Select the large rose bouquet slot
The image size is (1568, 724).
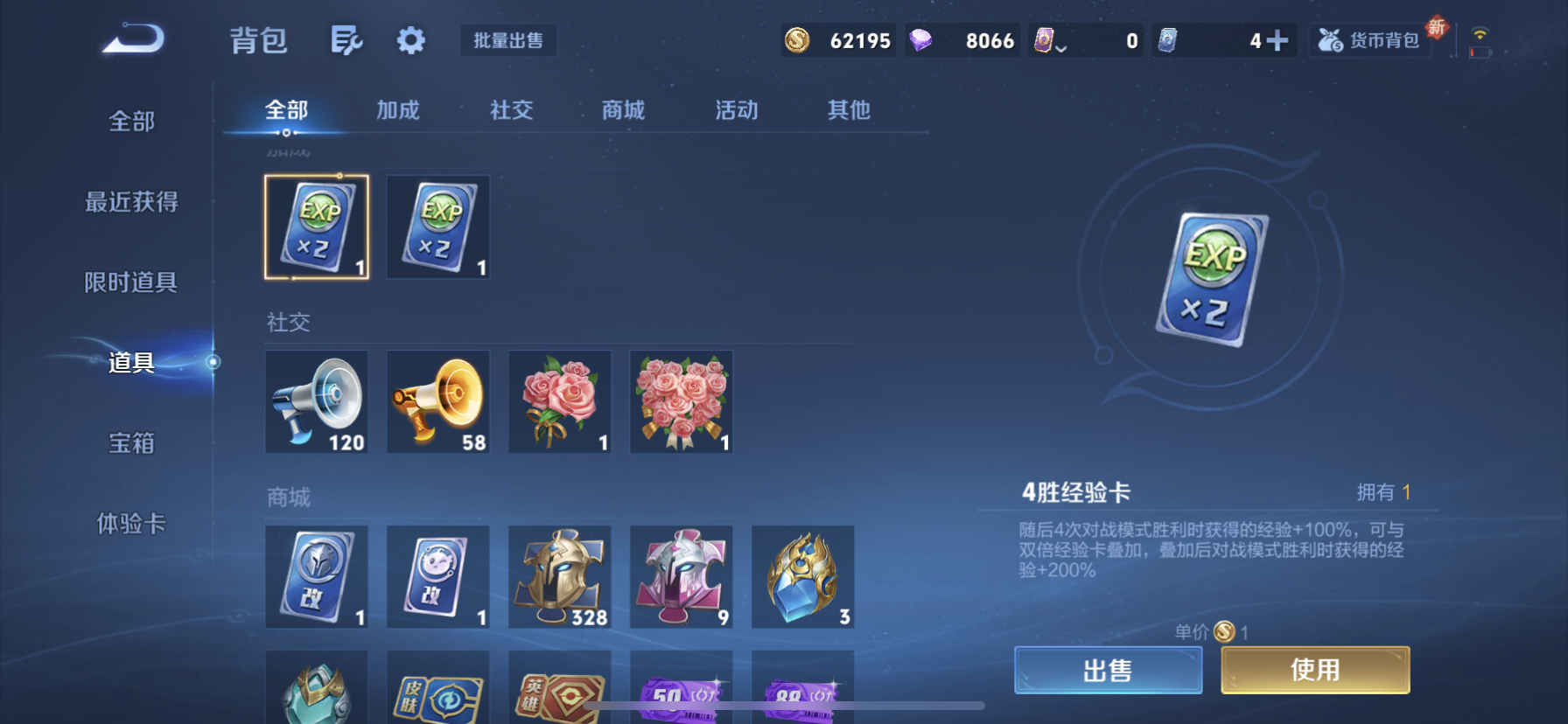click(x=682, y=402)
